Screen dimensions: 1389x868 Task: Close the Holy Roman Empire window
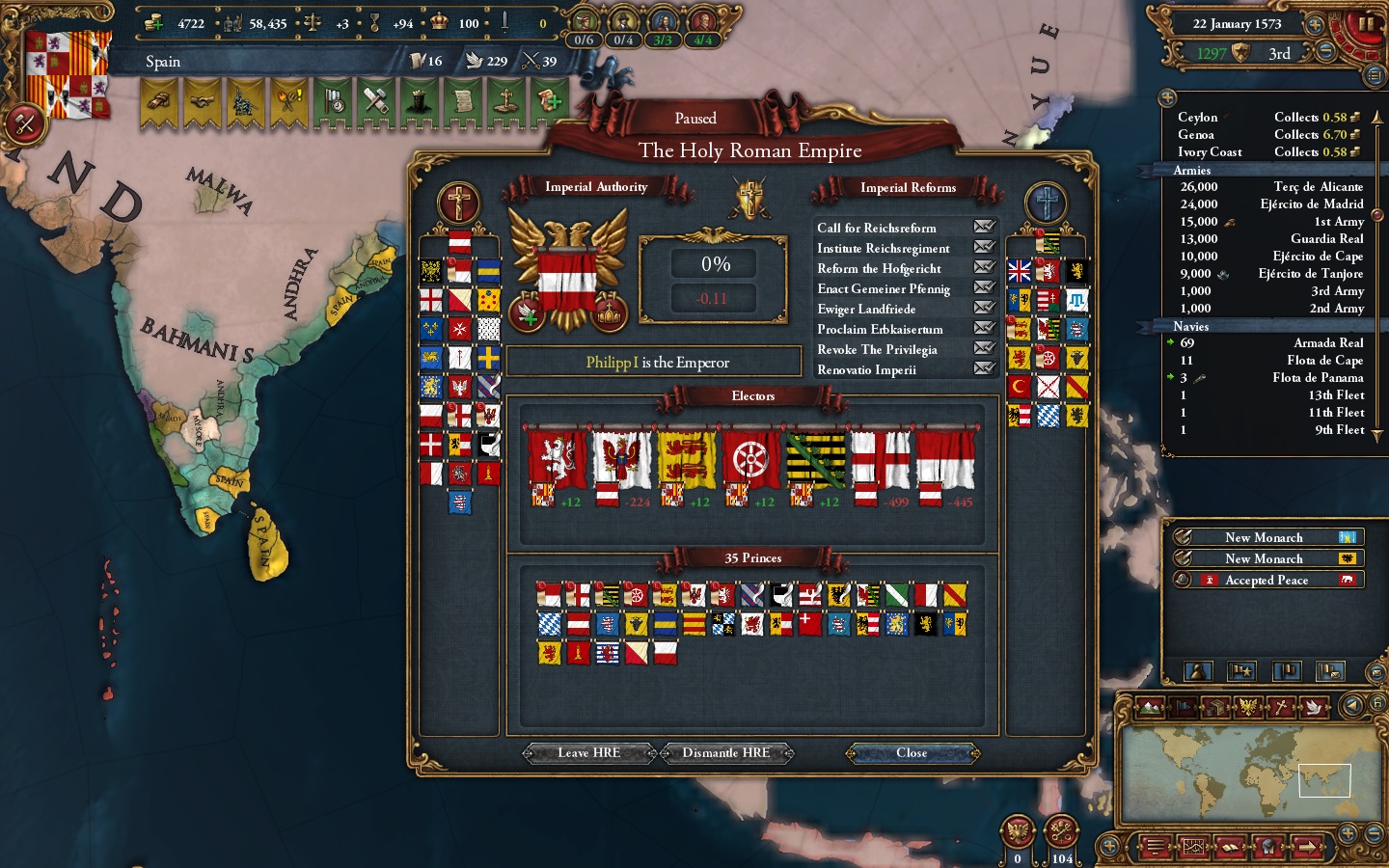tap(912, 753)
